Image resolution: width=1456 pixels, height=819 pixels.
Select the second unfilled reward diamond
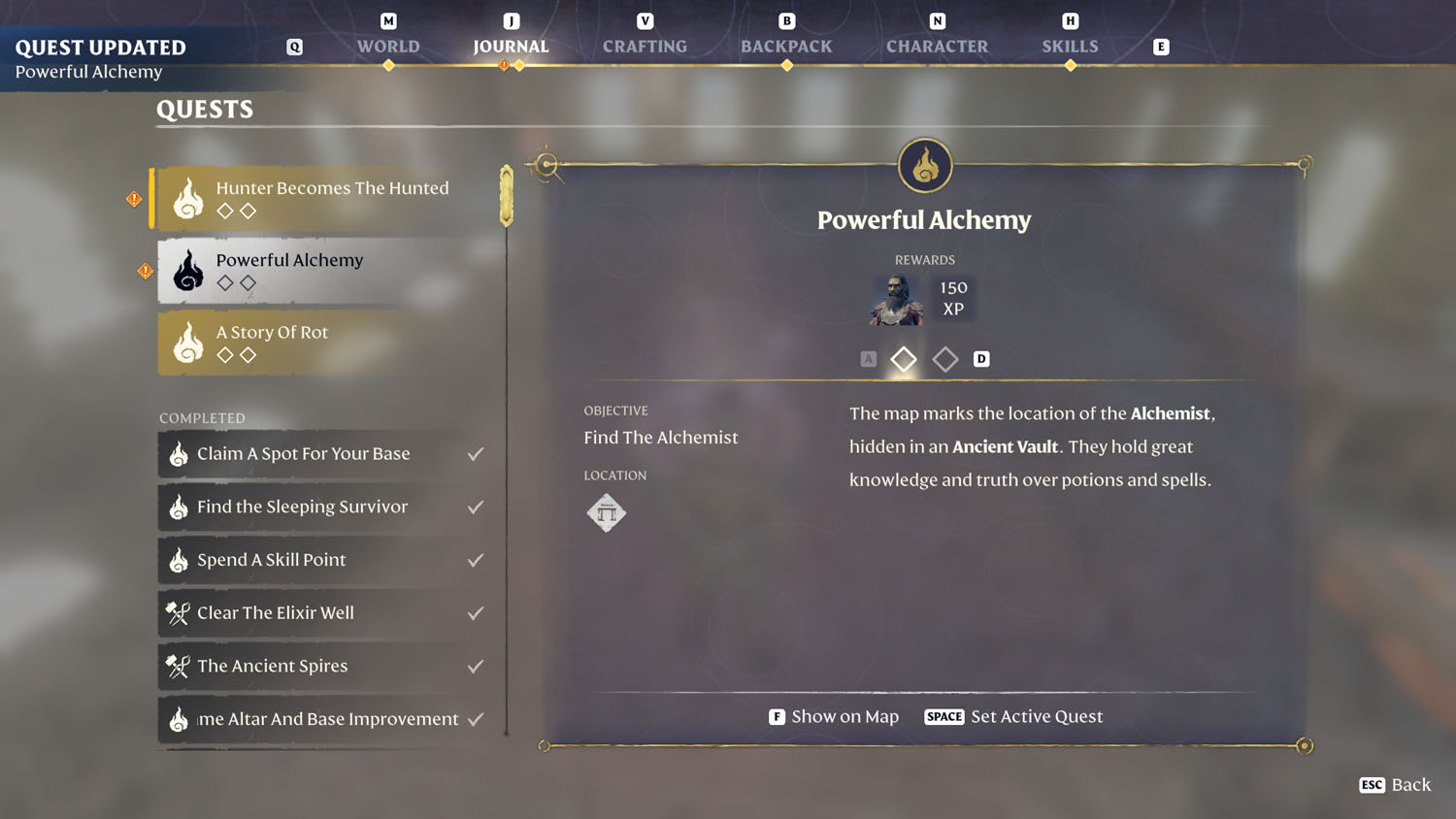point(945,359)
